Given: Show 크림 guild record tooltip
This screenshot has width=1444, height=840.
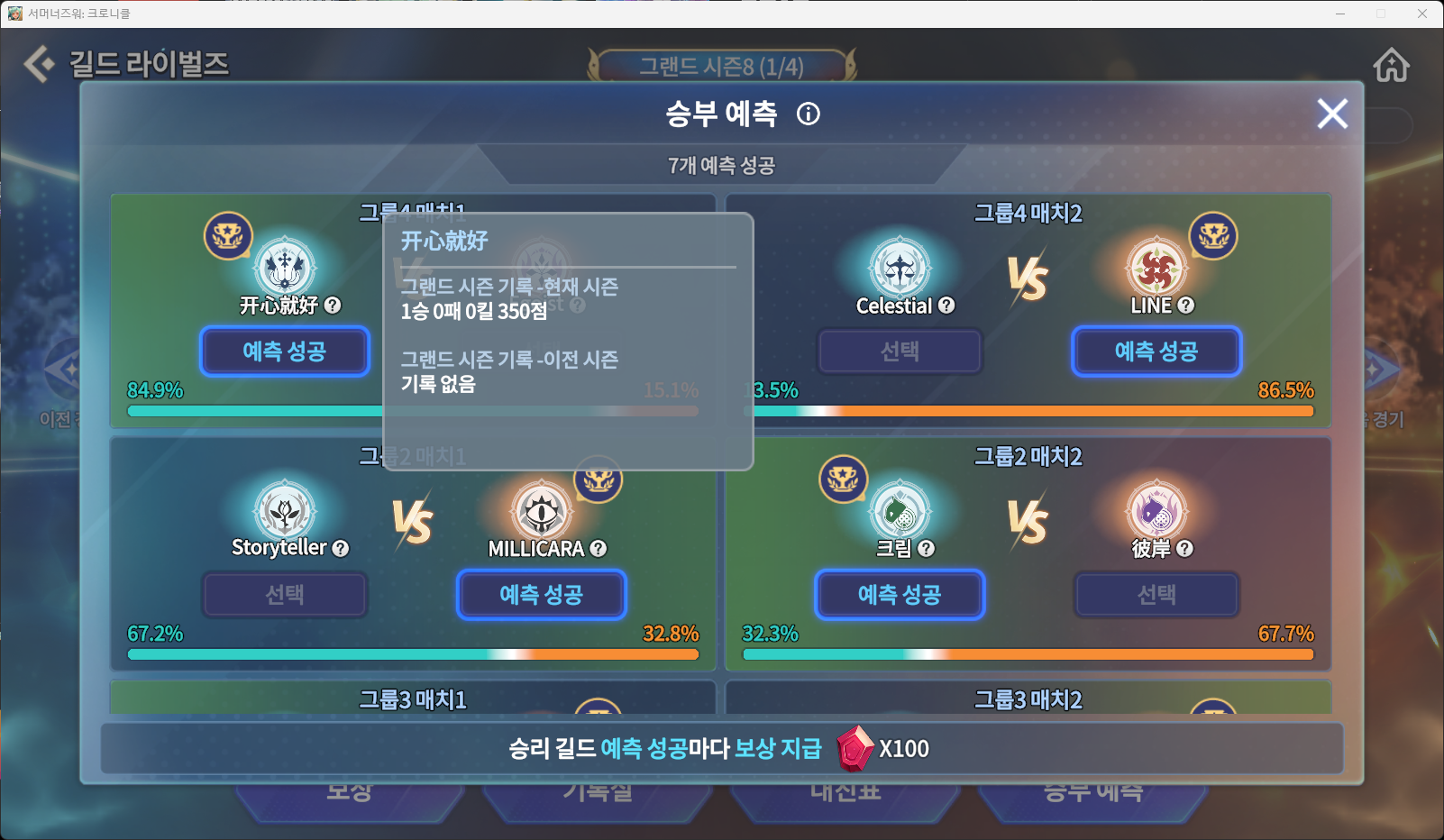Looking at the screenshot, I should (x=926, y=548).
